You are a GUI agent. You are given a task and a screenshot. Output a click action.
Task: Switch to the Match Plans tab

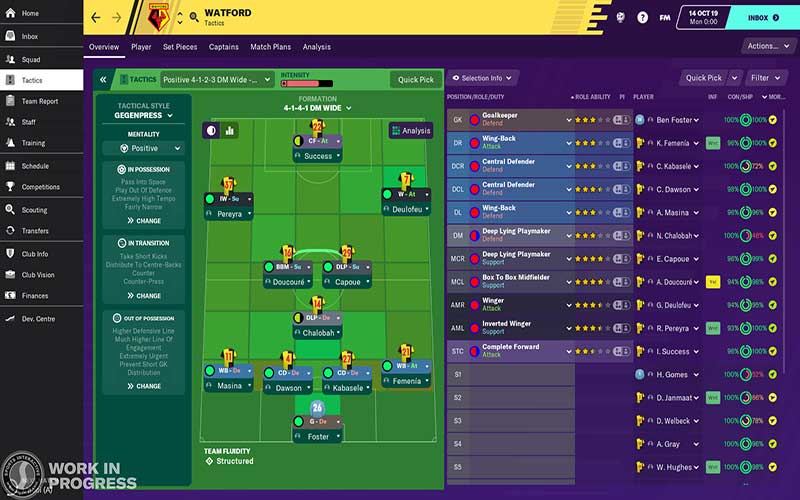(270, 47)
